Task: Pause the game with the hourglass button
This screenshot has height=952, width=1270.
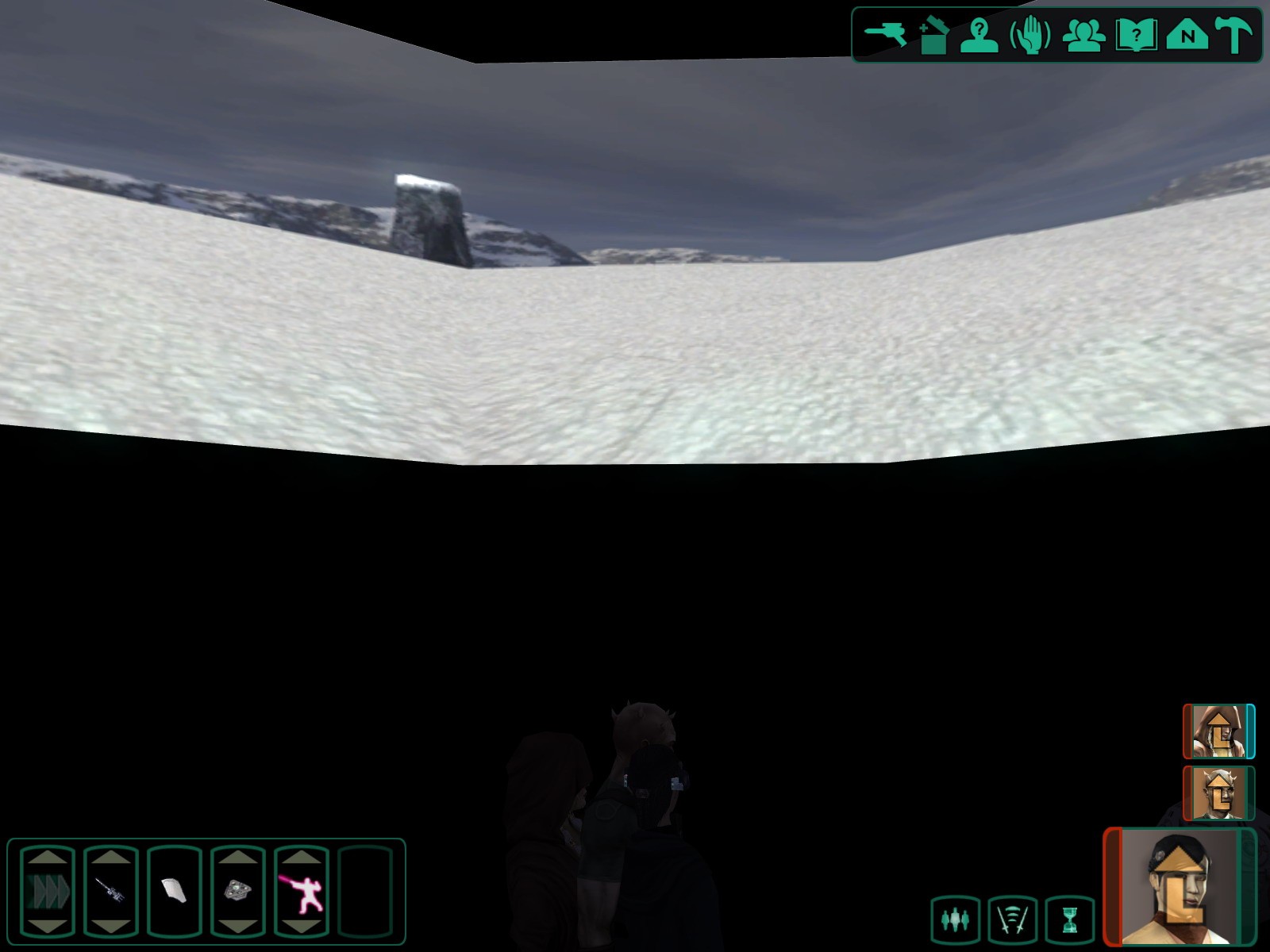Action: coord(1071,920)
